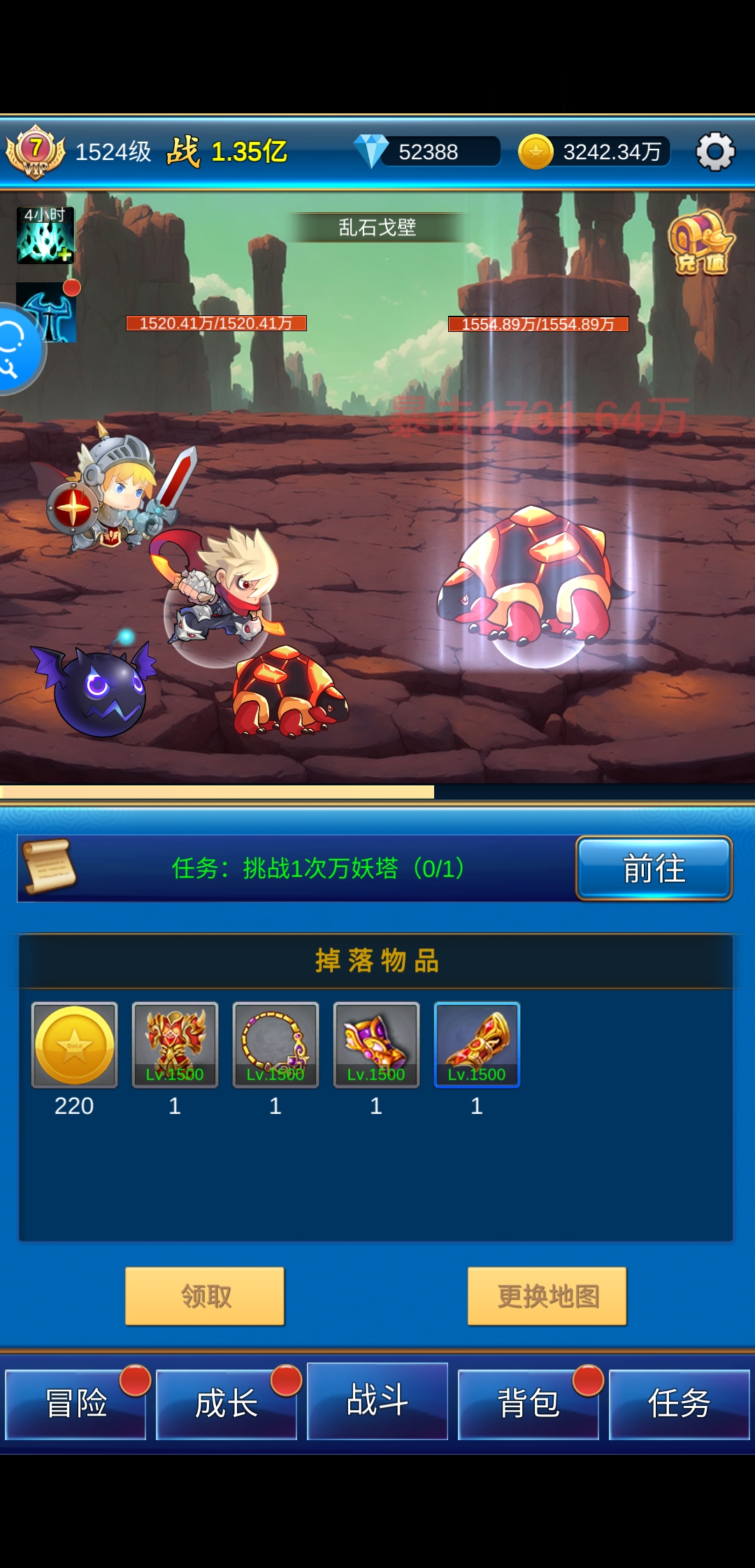Image resolution: width=755 pixels, height=1568 pixels.
Task: Tap the VIP 7 badge
Action: coord(35,151)
